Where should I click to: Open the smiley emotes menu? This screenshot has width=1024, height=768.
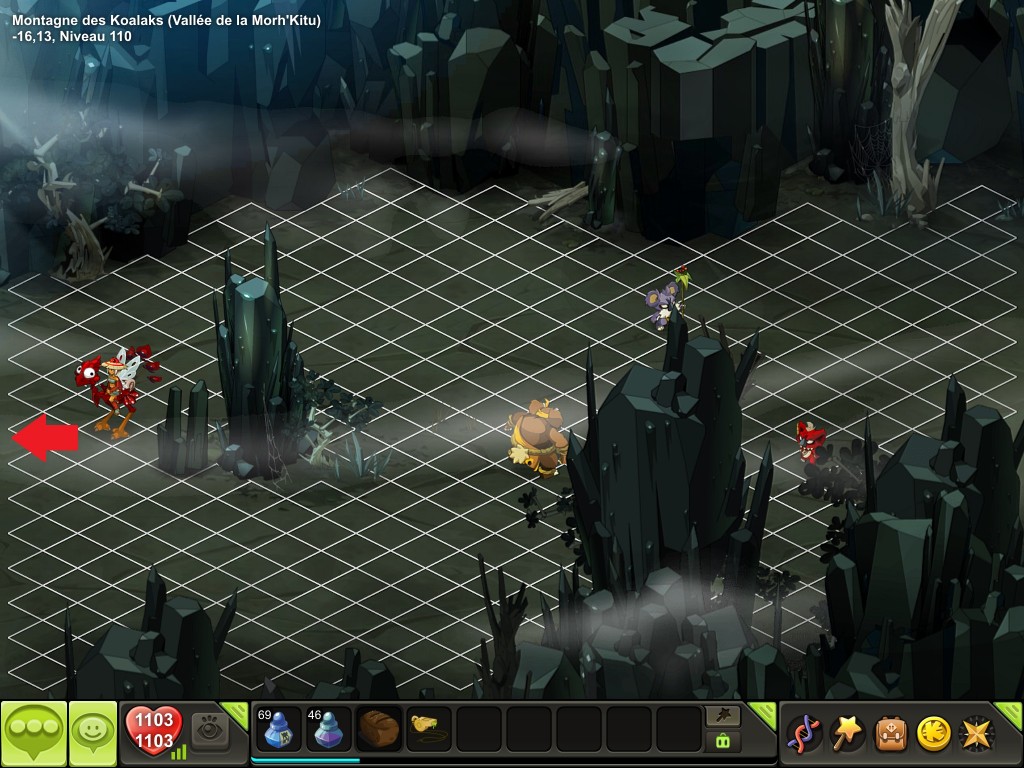93,734
